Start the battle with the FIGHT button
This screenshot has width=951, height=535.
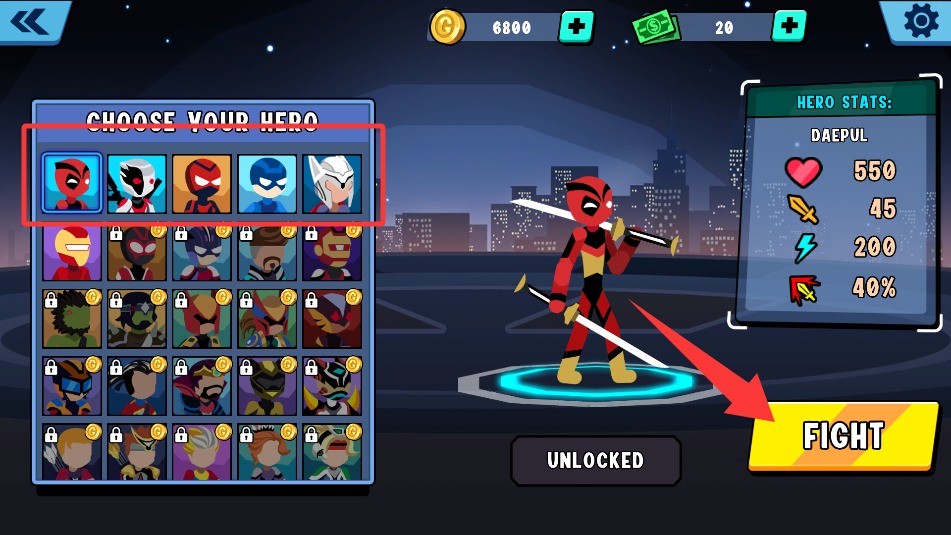(x=844, y=436)
